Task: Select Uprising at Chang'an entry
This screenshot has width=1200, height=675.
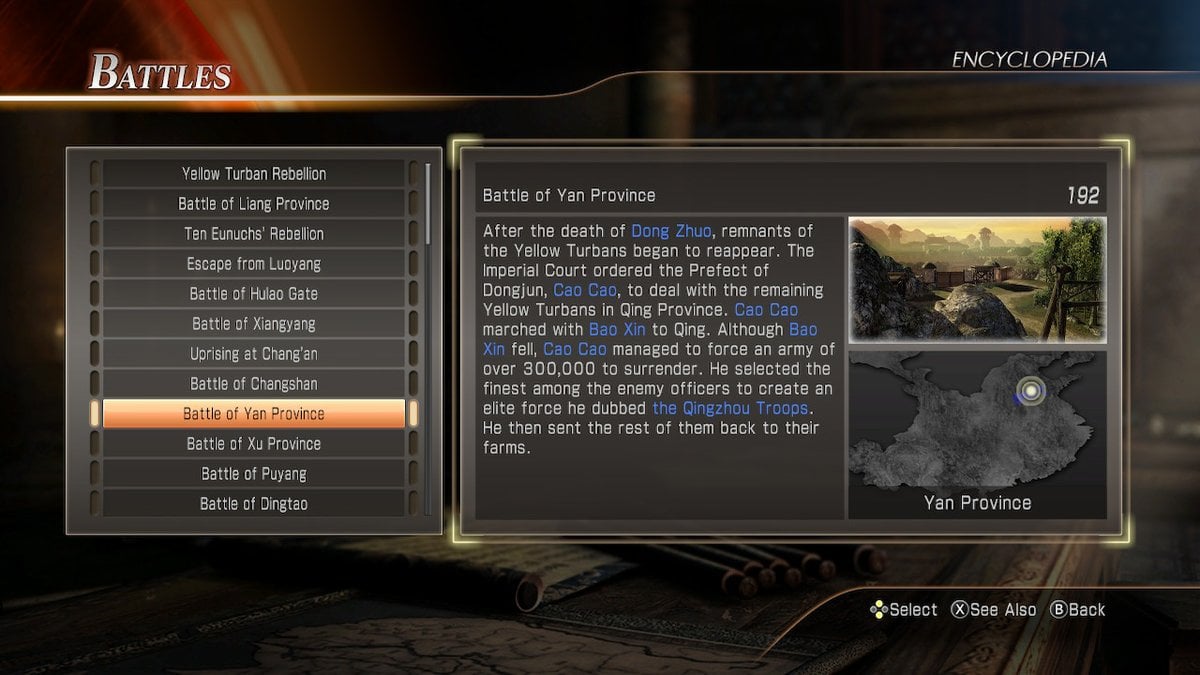Action: click(254, 354)
